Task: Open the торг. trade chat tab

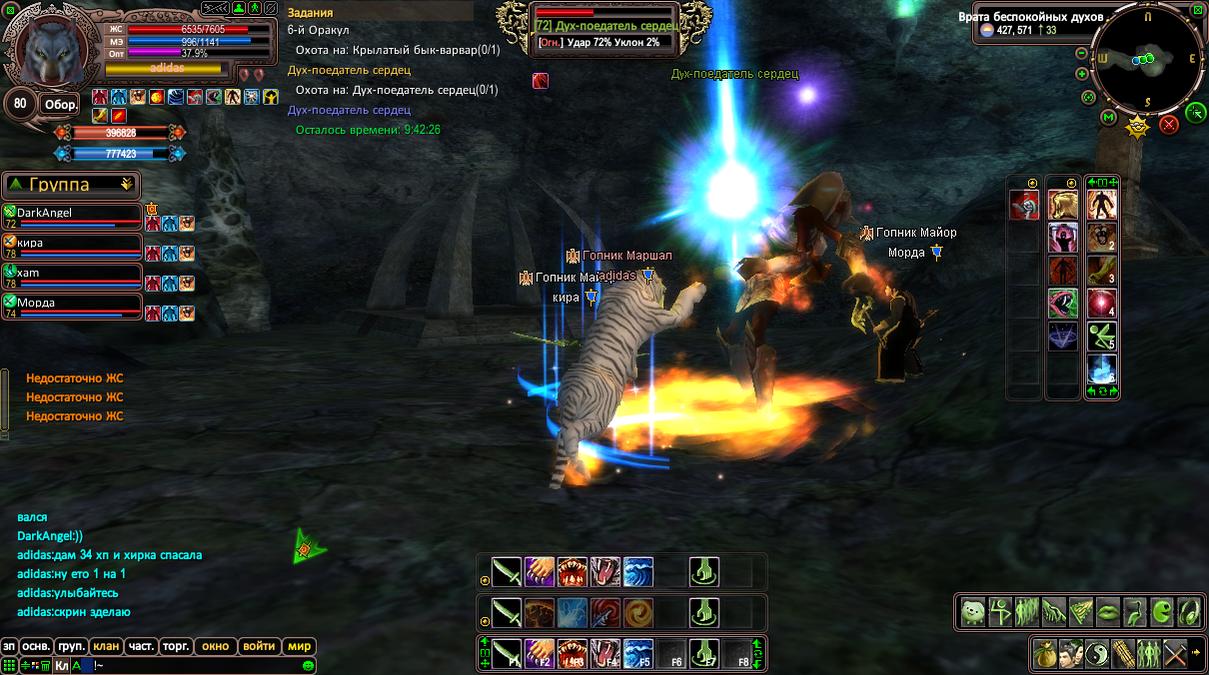Action: tap(175, 647)
